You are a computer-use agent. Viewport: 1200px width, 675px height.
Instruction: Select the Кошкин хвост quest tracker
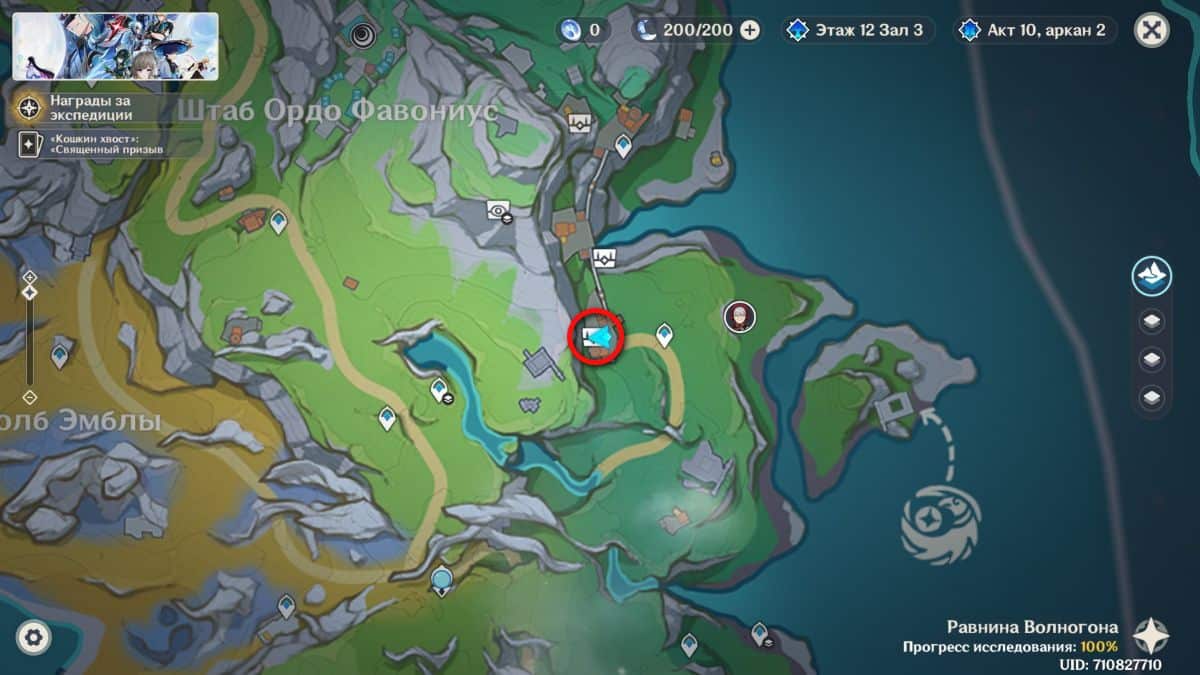tap(90, 143)
